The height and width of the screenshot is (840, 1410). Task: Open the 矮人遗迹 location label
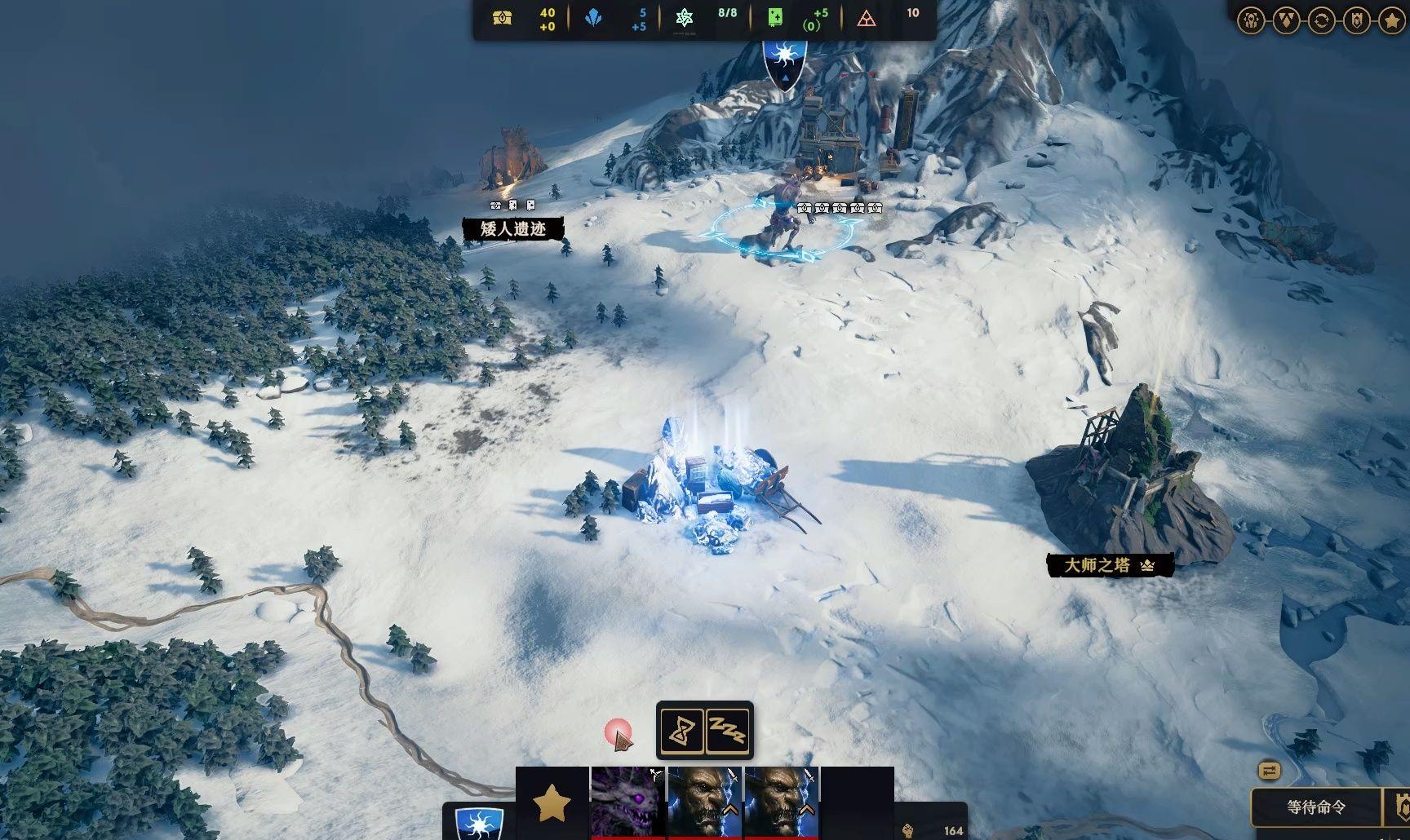[x=512, y=229]
